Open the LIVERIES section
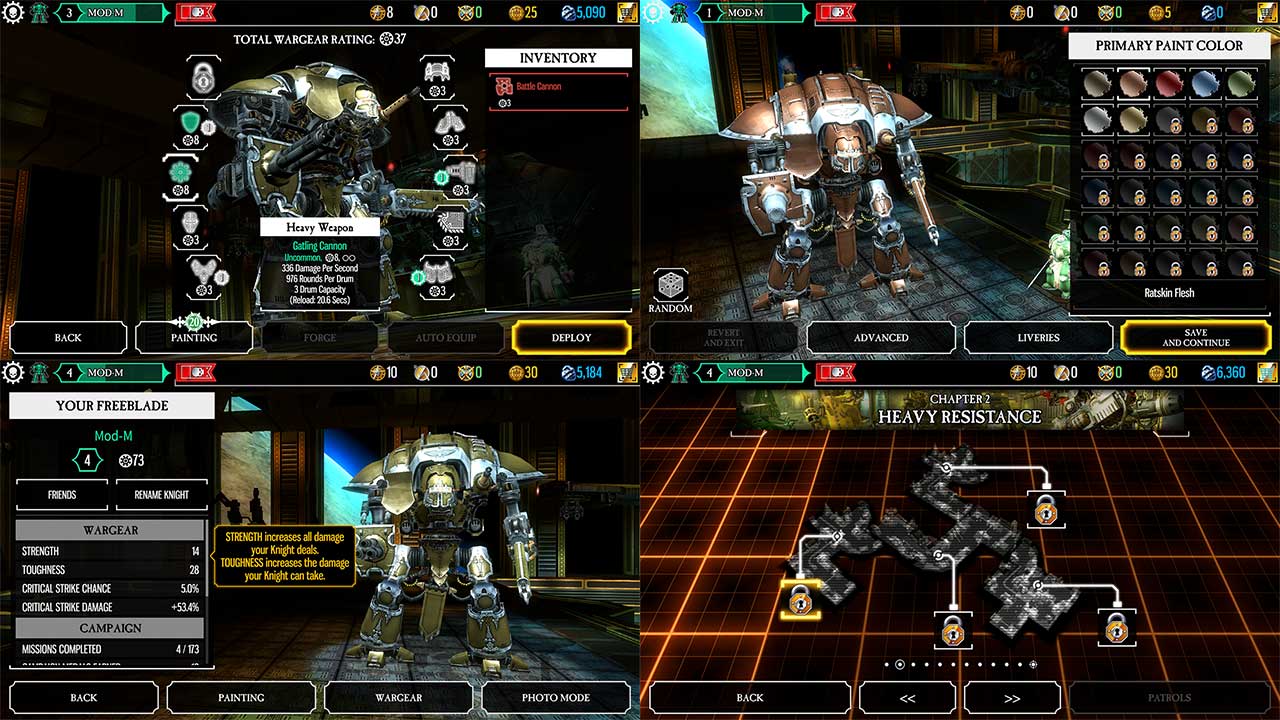This screenshot has height=720, width=1280. [1038, 338]
